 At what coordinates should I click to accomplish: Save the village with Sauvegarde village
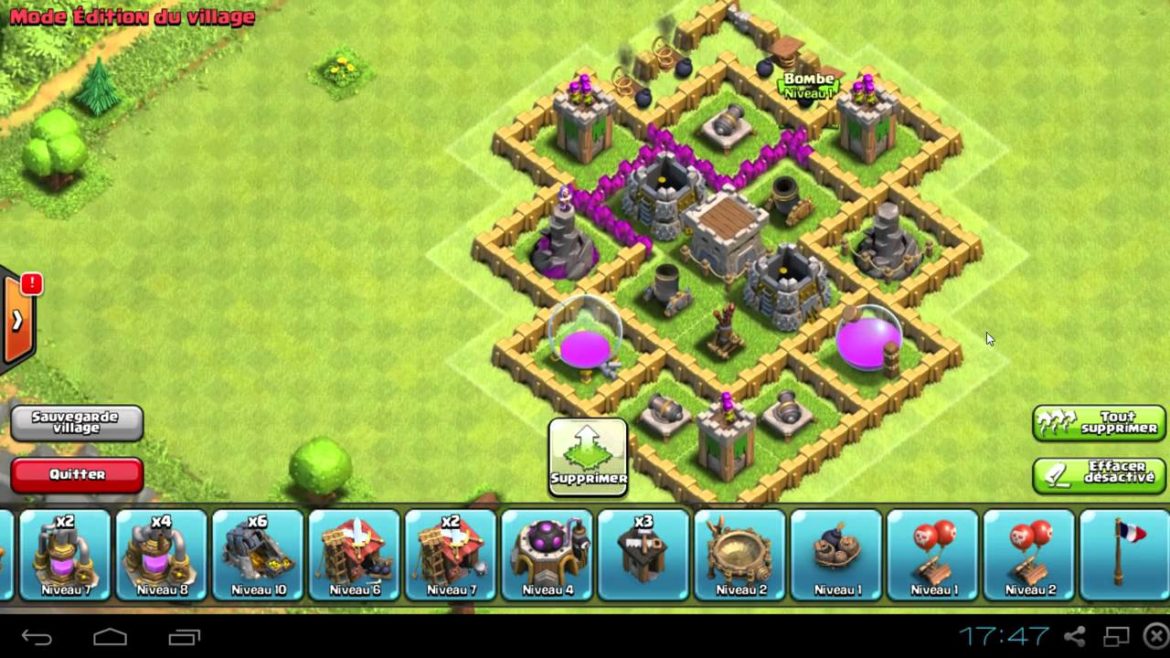77,422
